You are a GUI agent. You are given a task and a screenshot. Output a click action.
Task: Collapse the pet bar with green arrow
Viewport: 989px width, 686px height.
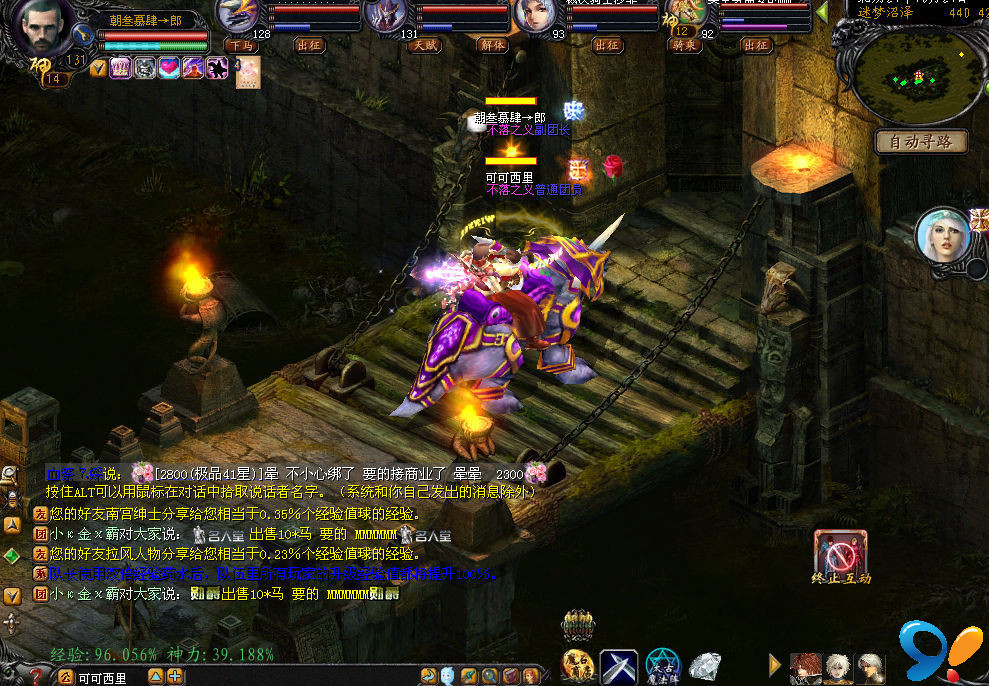point(822,11)
